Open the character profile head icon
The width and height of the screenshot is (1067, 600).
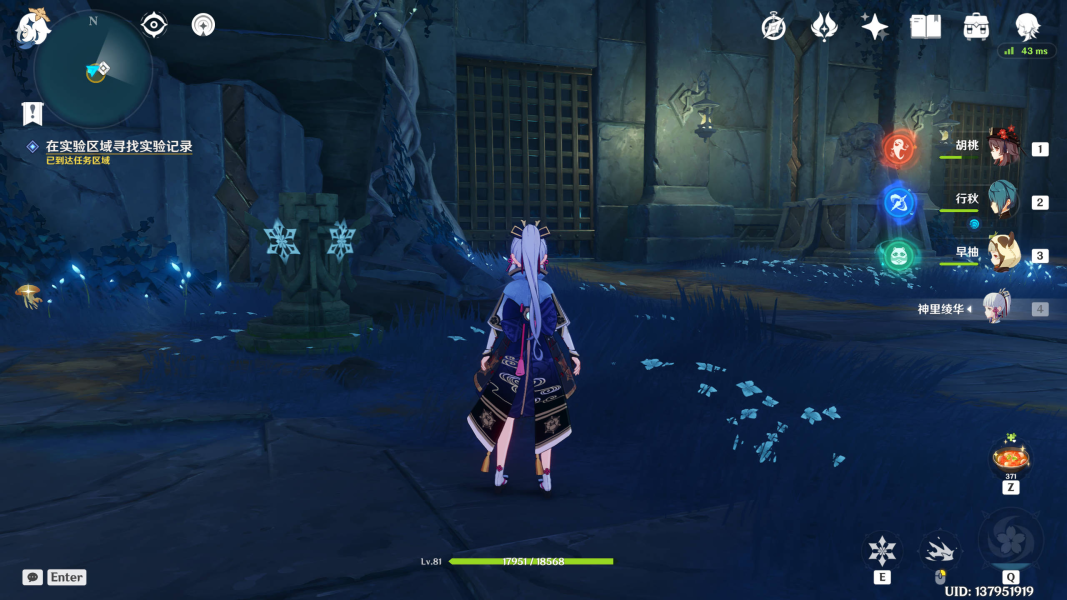(x=1027, y=27)
